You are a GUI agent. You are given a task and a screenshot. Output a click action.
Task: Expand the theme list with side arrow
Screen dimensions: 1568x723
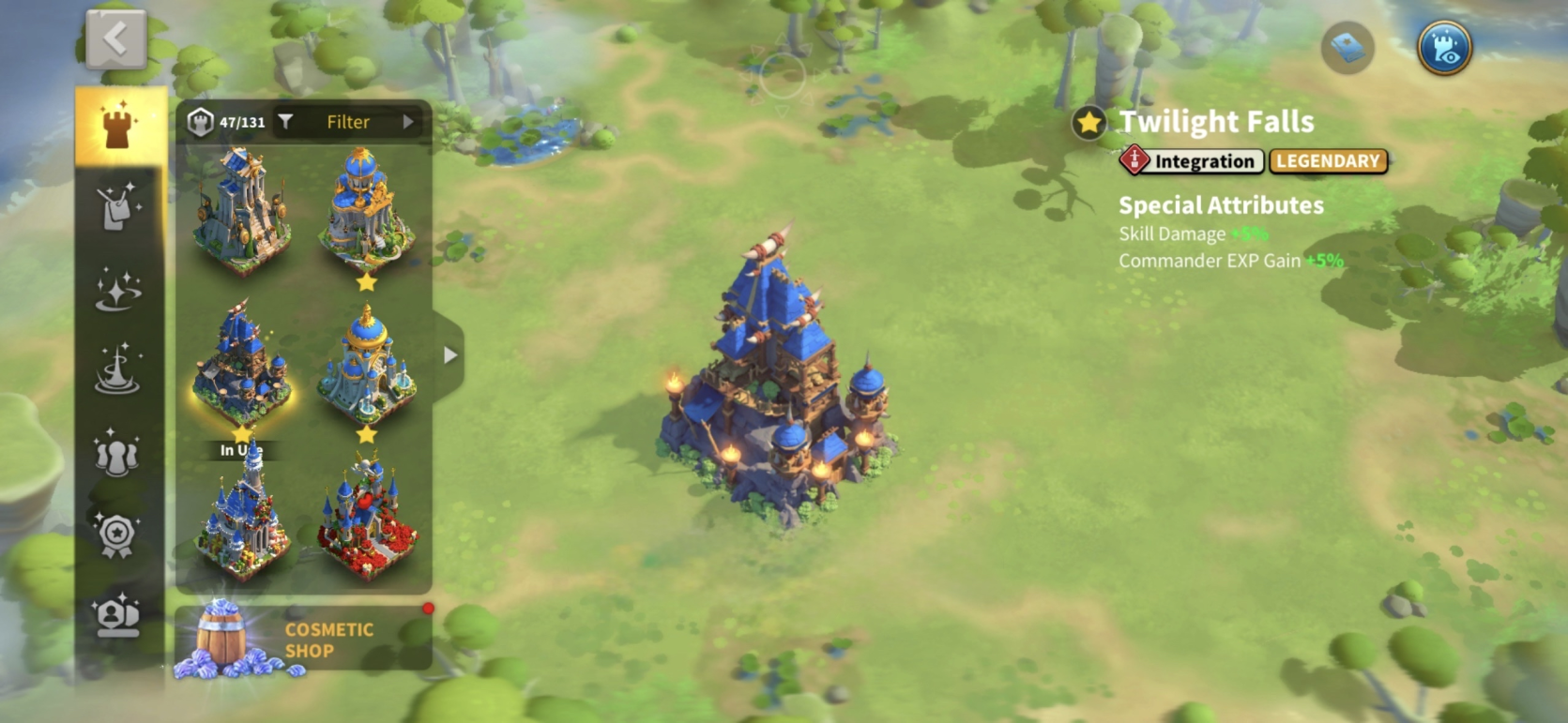pyautogui.click(x=450, y=355)
